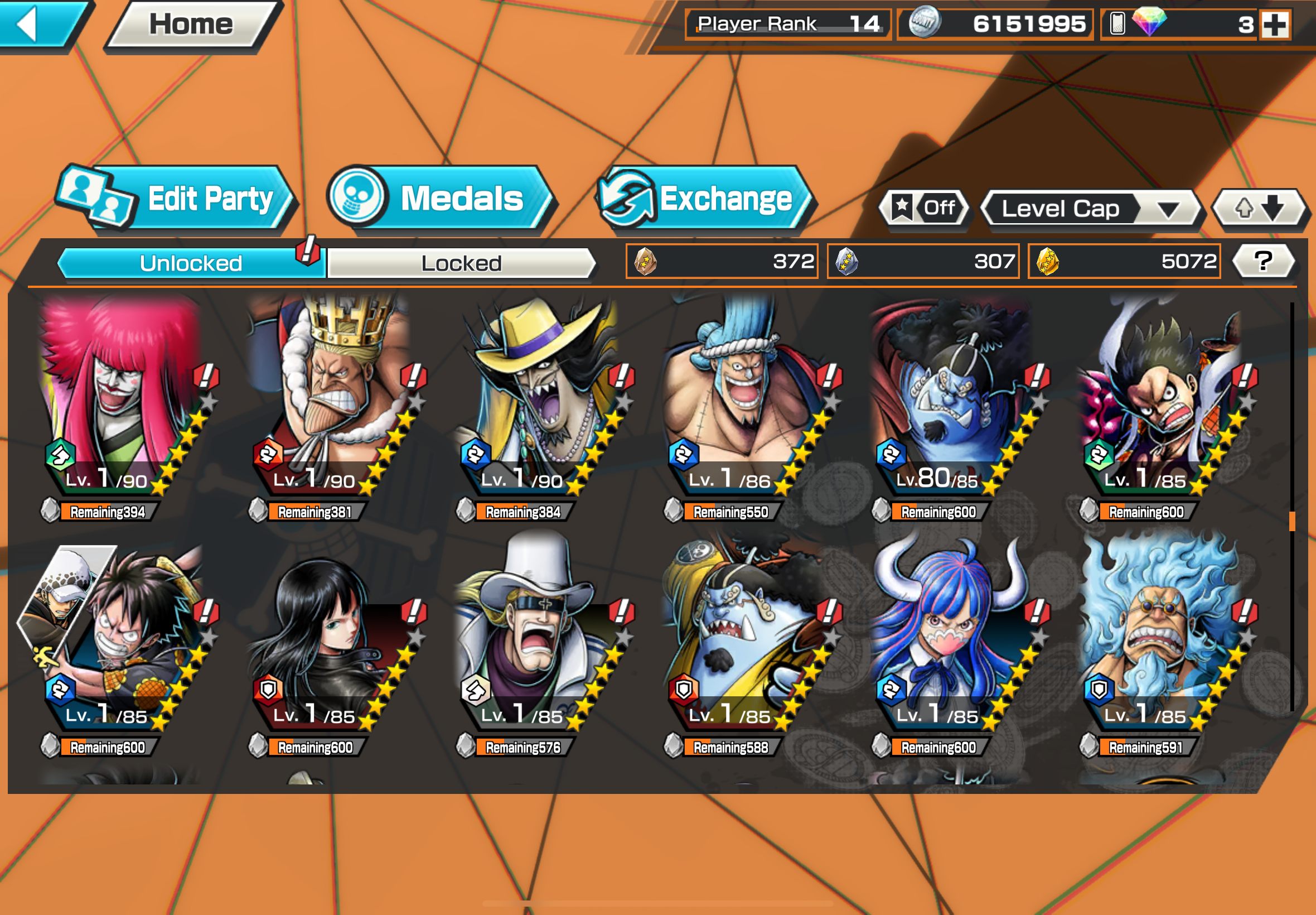Screen dimensions: 1316x915
Task: Open the Level Cap sort dropdown
Action: (1090, 209)
